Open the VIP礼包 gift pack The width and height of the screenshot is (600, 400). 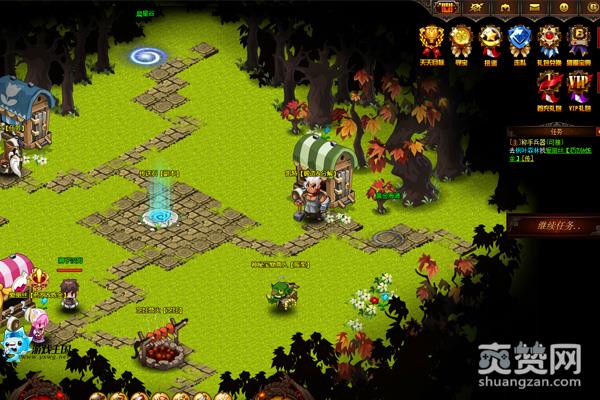coord(579,87)
